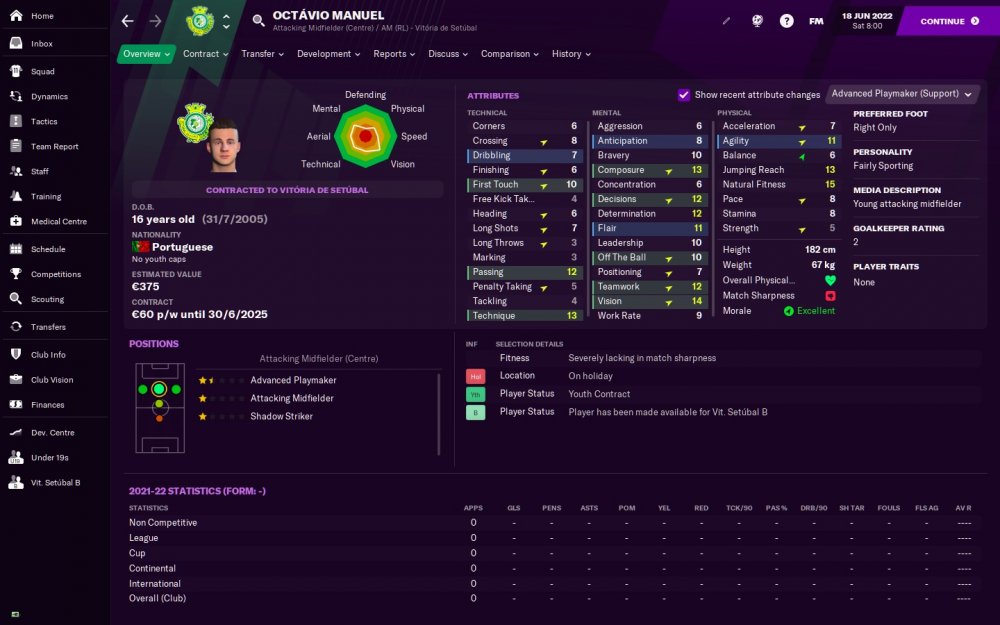Open the Scouting sidebar entry

[x=47, y=299]
